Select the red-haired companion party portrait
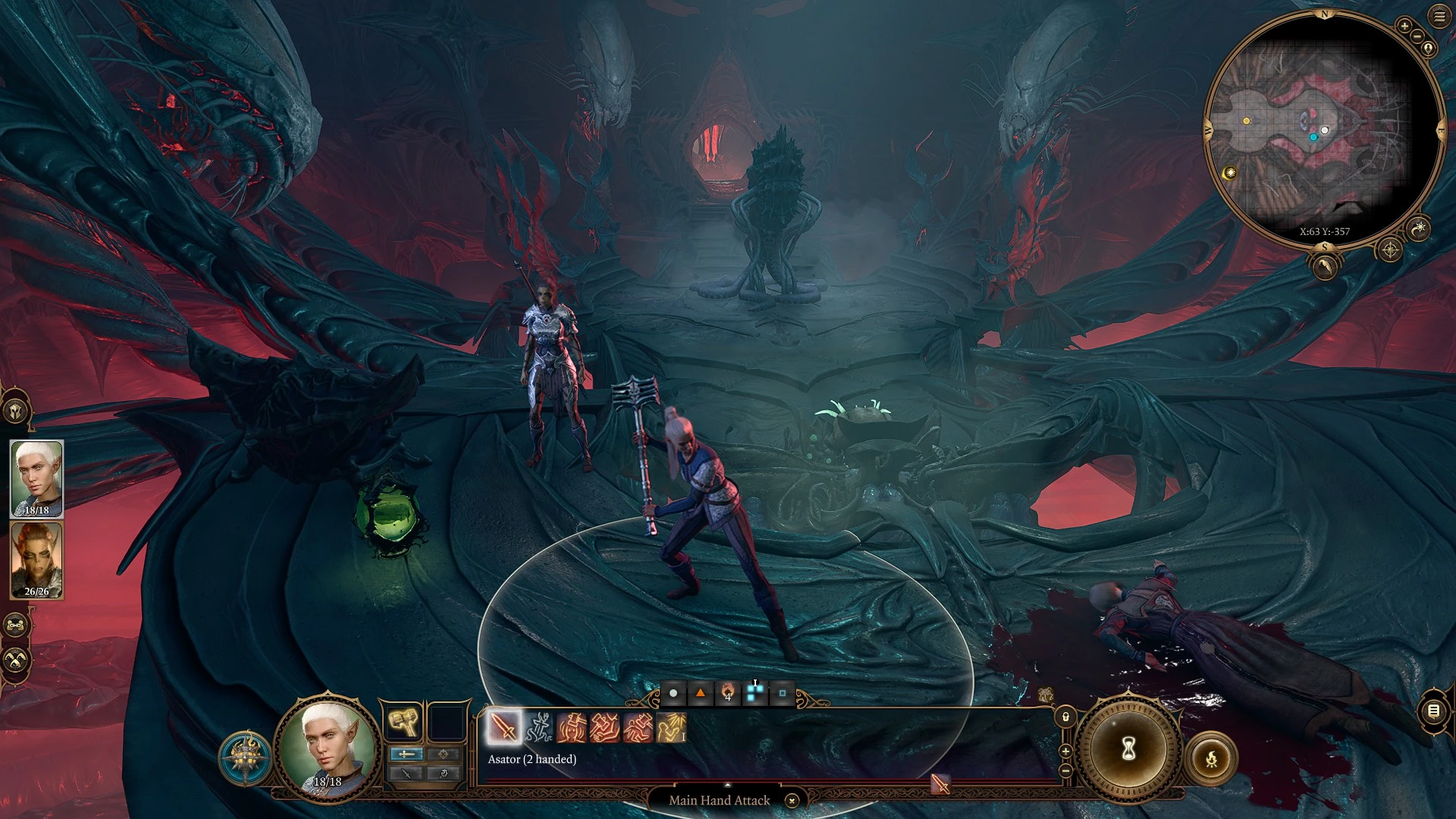1456x819 pixels. click(x=36, y=560)
